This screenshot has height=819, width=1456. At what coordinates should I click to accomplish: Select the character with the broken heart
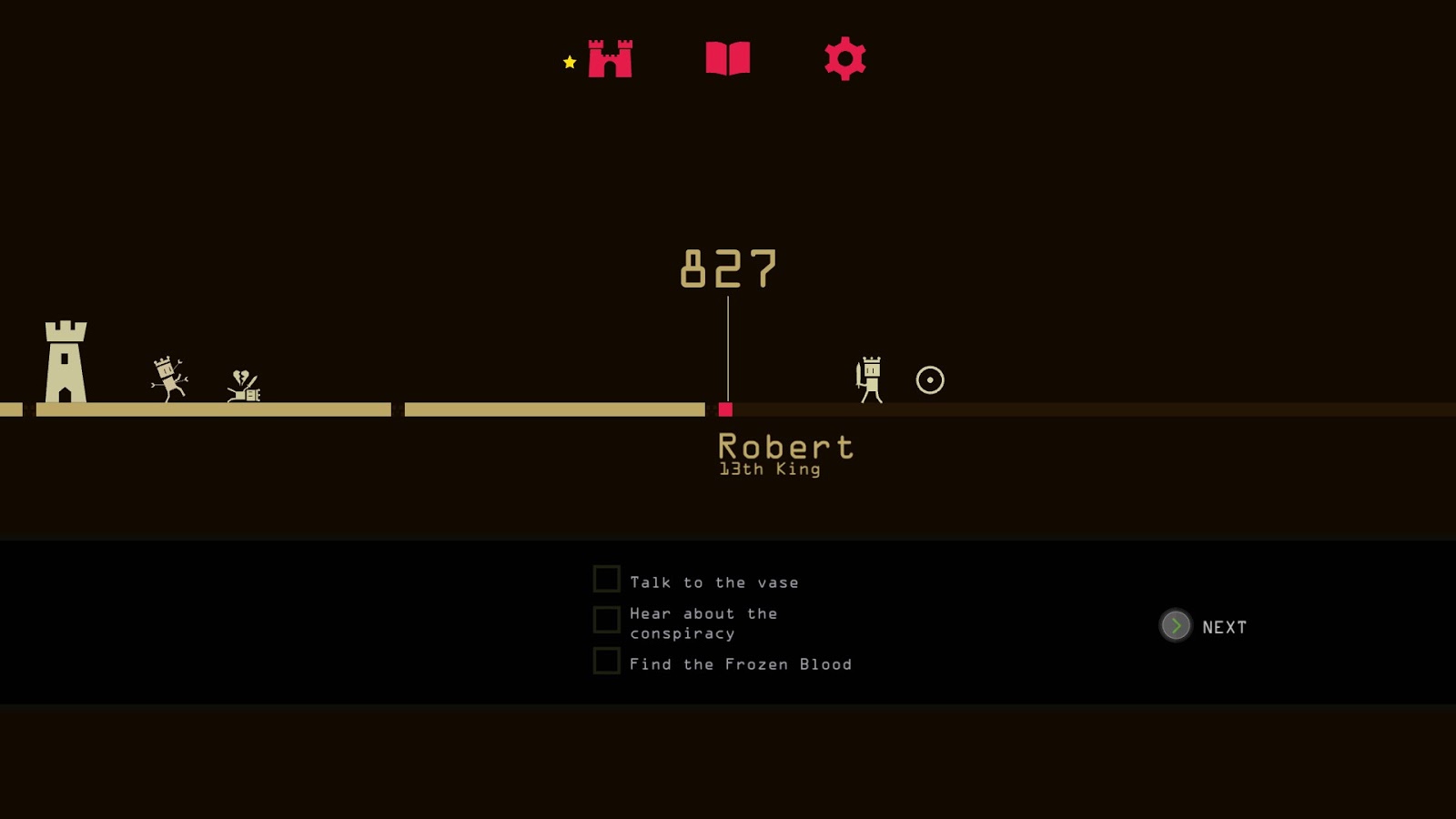click(243, 382)
